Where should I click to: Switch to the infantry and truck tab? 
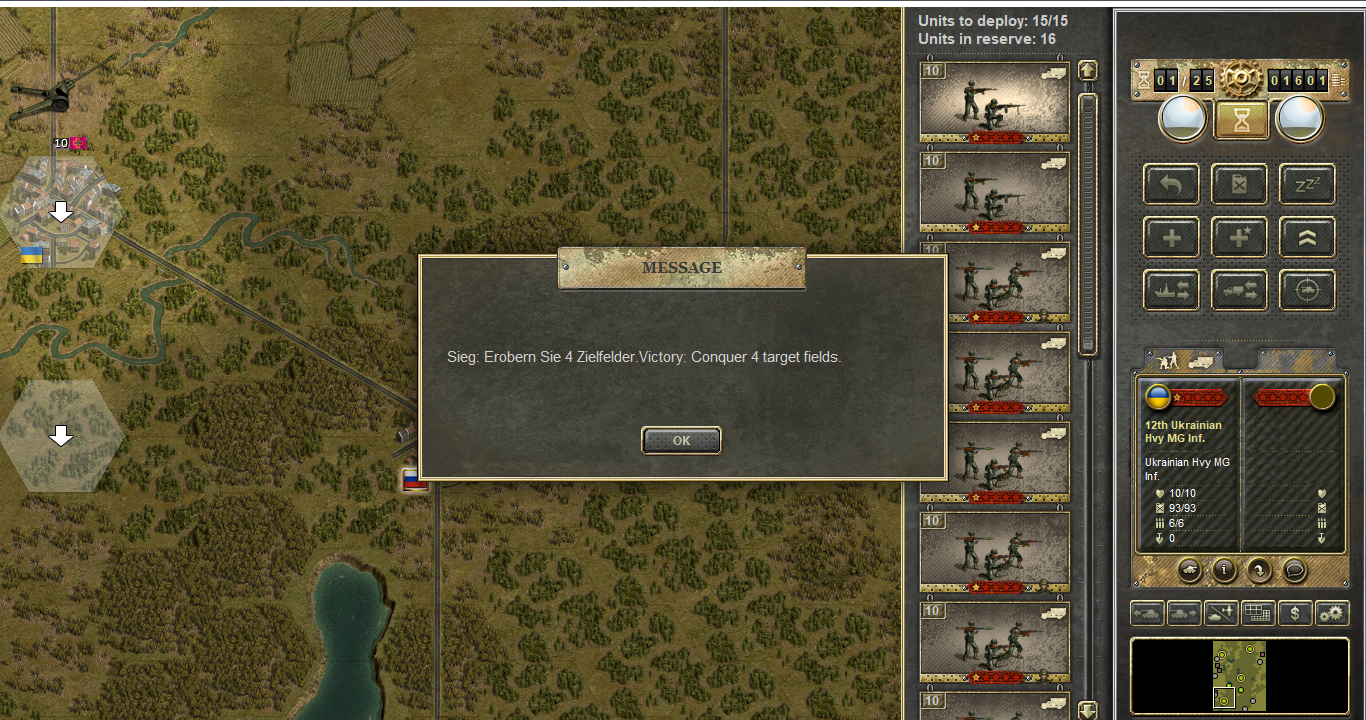[1183, 358]
